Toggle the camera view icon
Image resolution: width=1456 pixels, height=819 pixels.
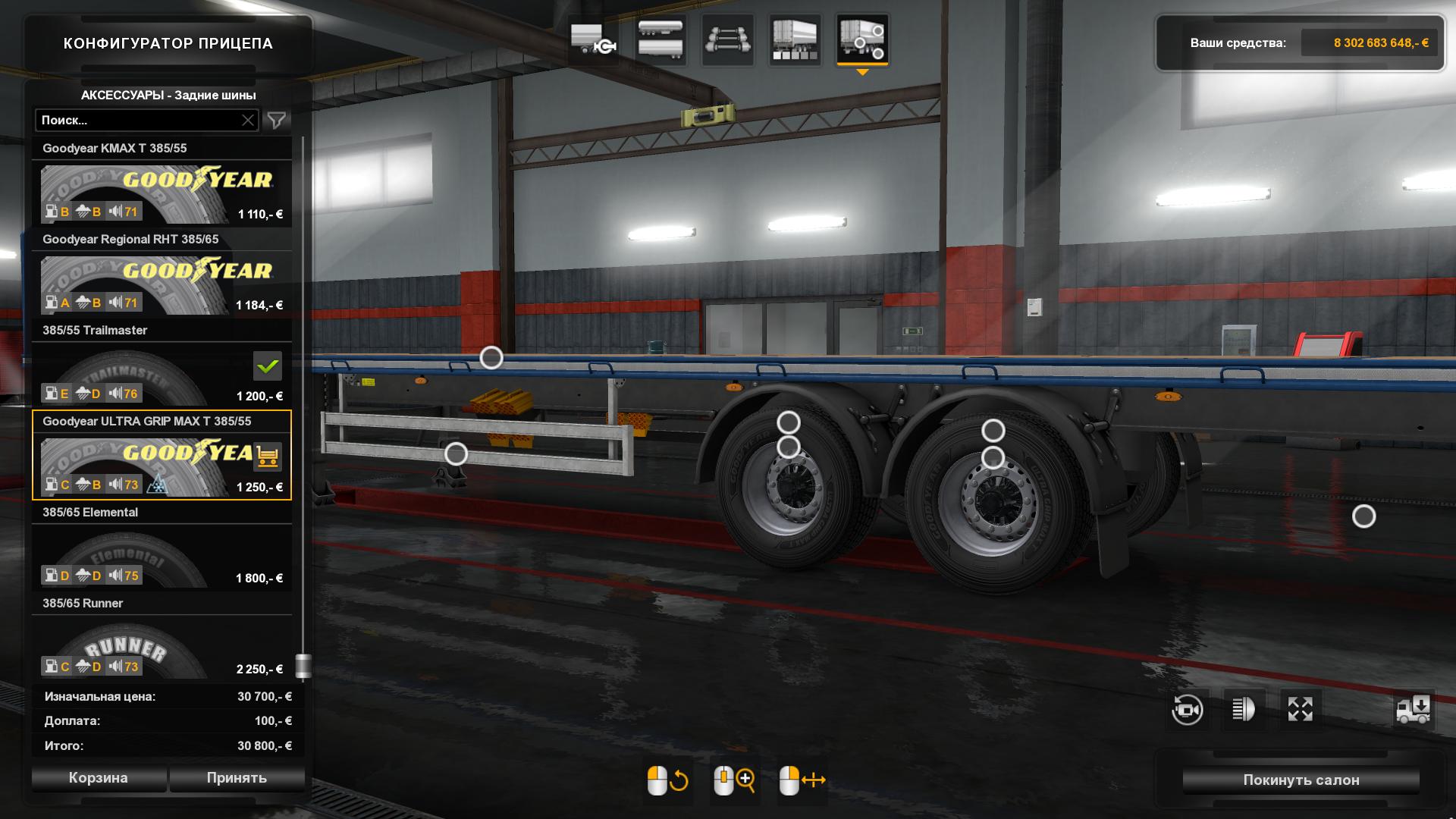pyautogui.click(x=1187, y=710)
